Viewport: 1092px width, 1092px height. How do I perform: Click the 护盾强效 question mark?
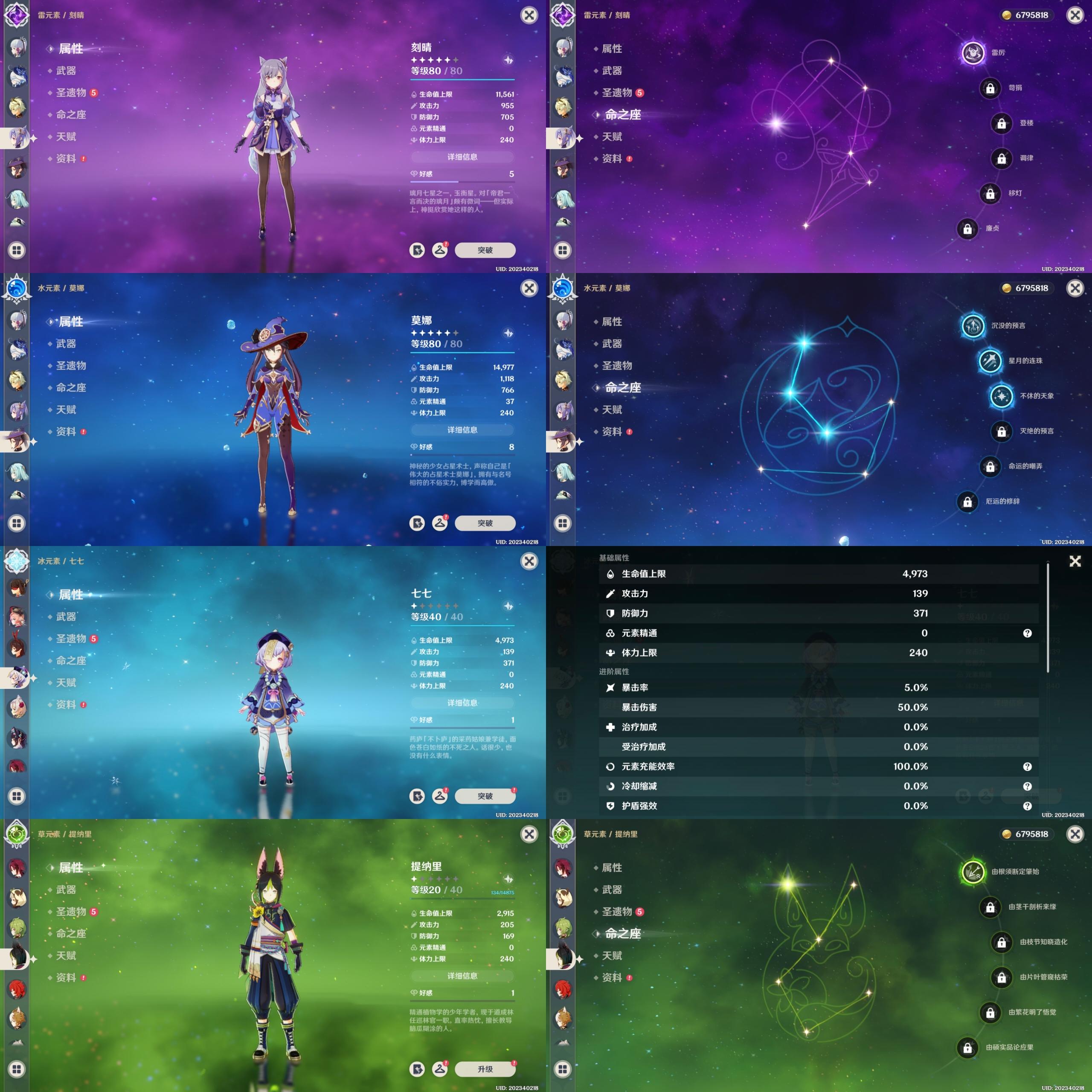coord(1027,807)
